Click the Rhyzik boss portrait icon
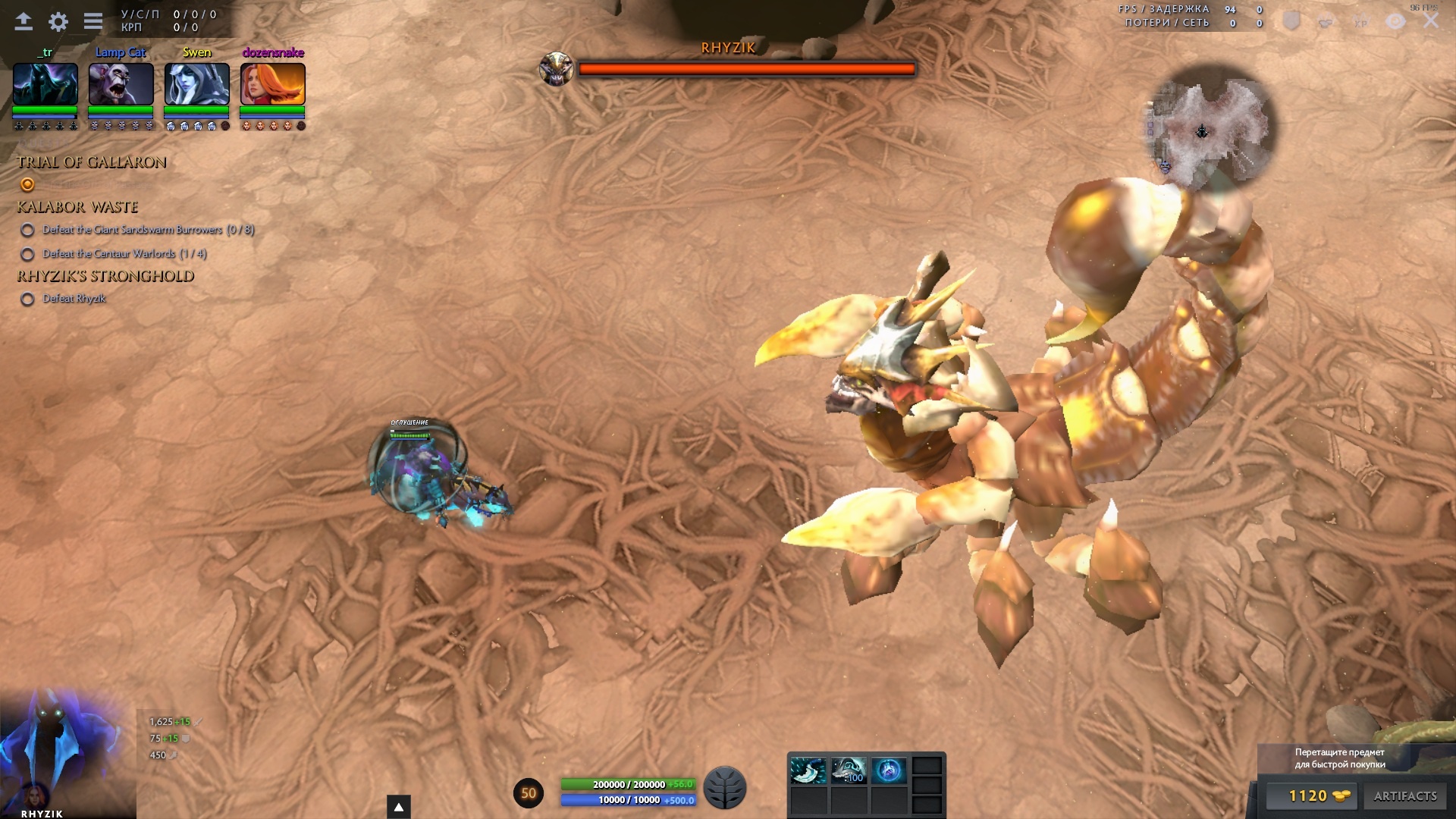 [x=556, y=69]
